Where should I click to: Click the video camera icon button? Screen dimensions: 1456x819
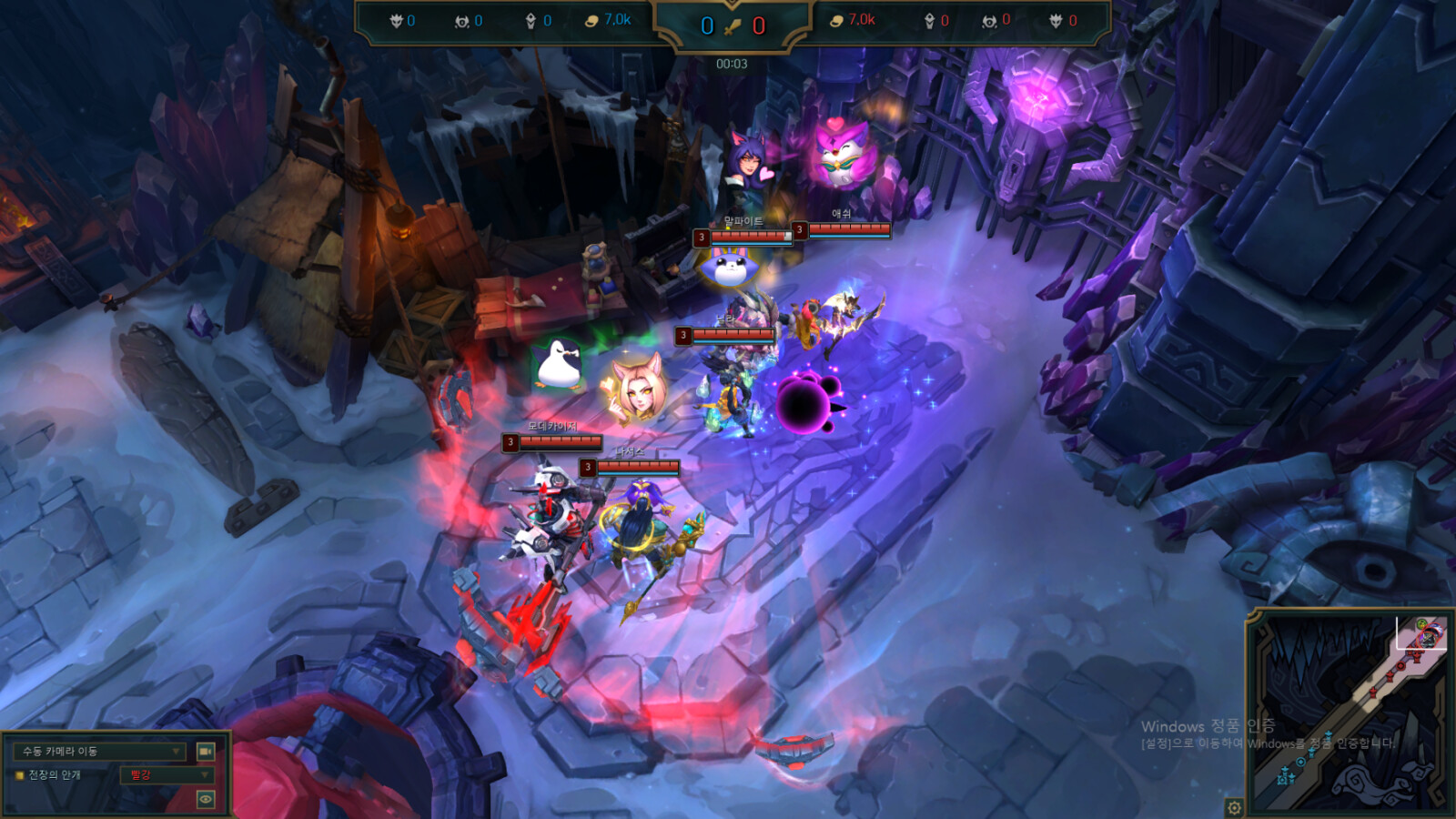coord(206,752)
